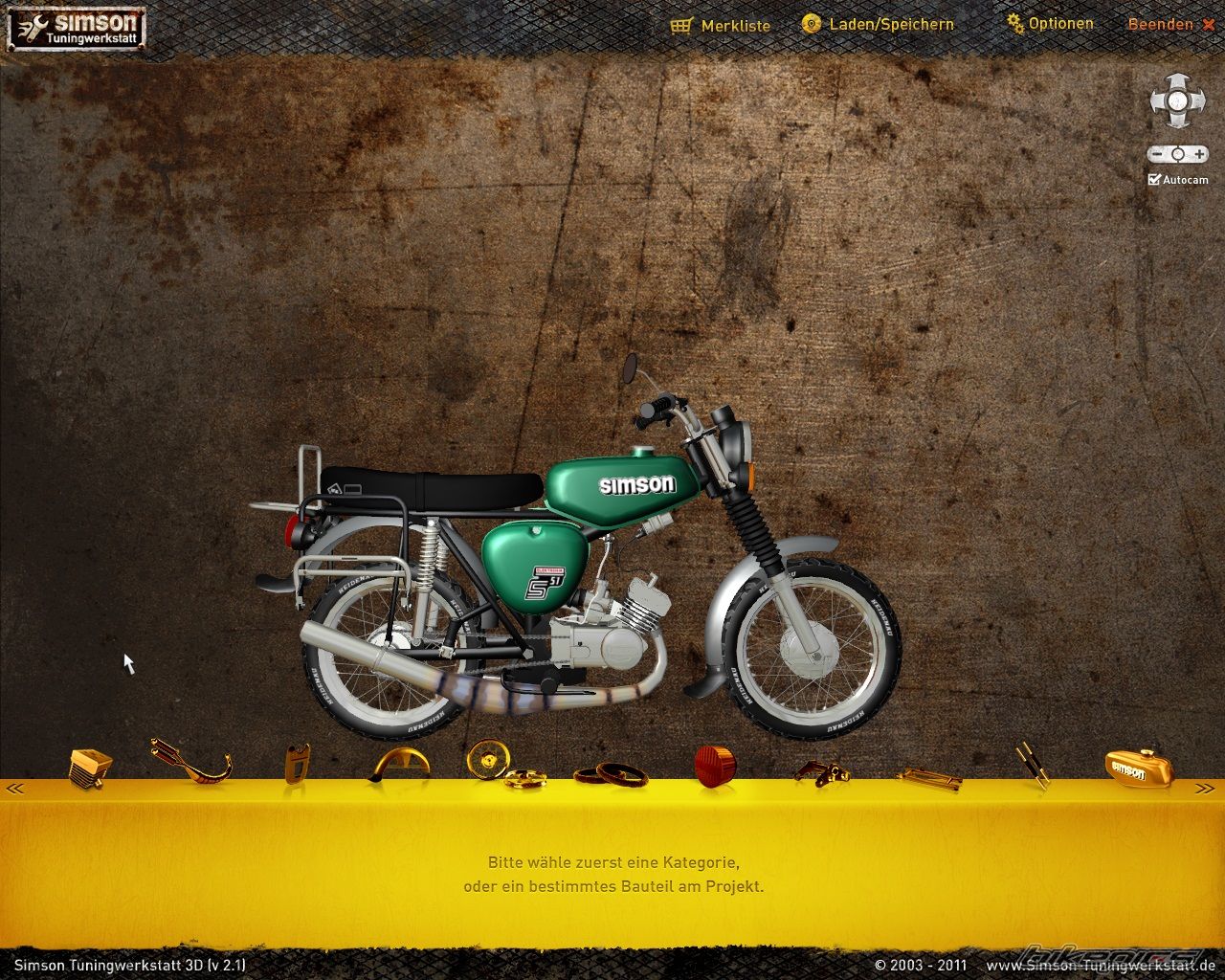Screen dimensions: 1225x980
Task: Select the red tail light category
Action: (715, 767)
